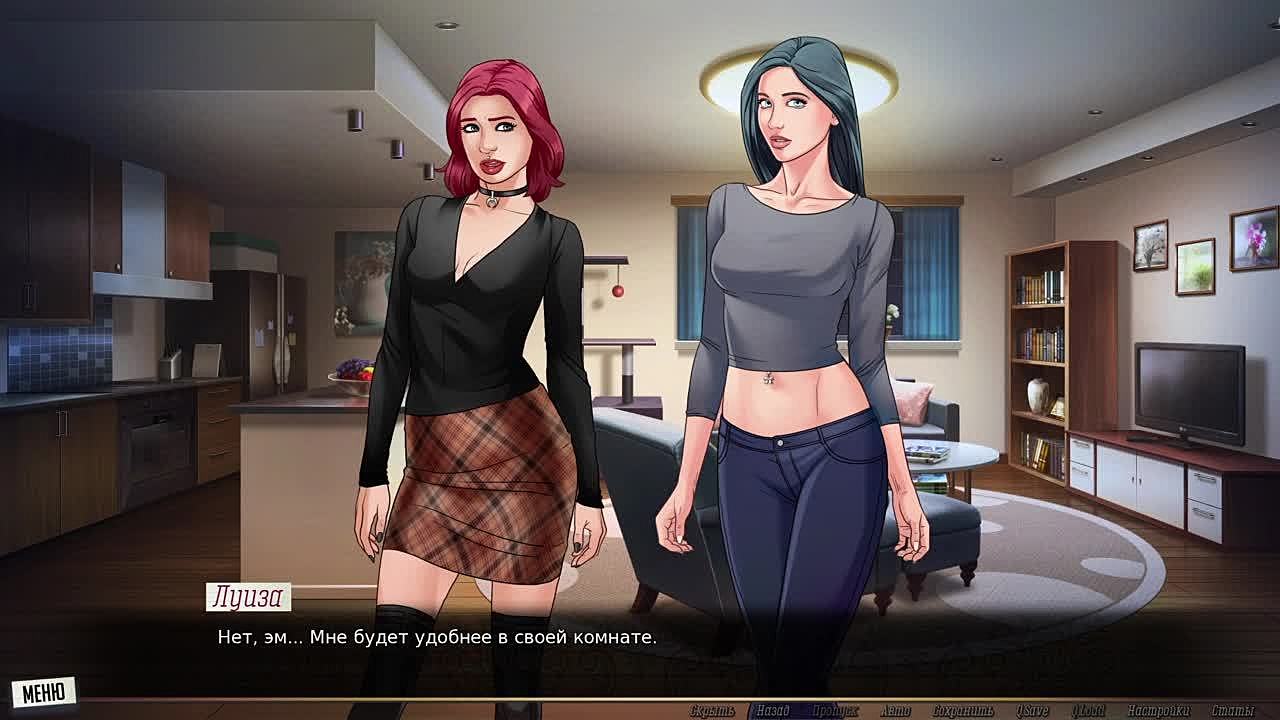
Task: Quick load with QLoad
Action: click(x=1088, y=711)
